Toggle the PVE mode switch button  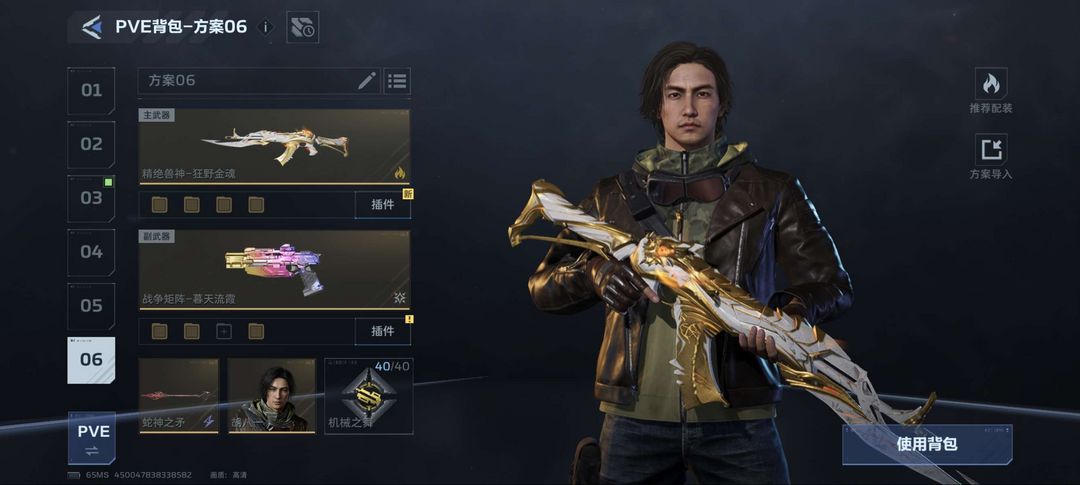point(91,437)
